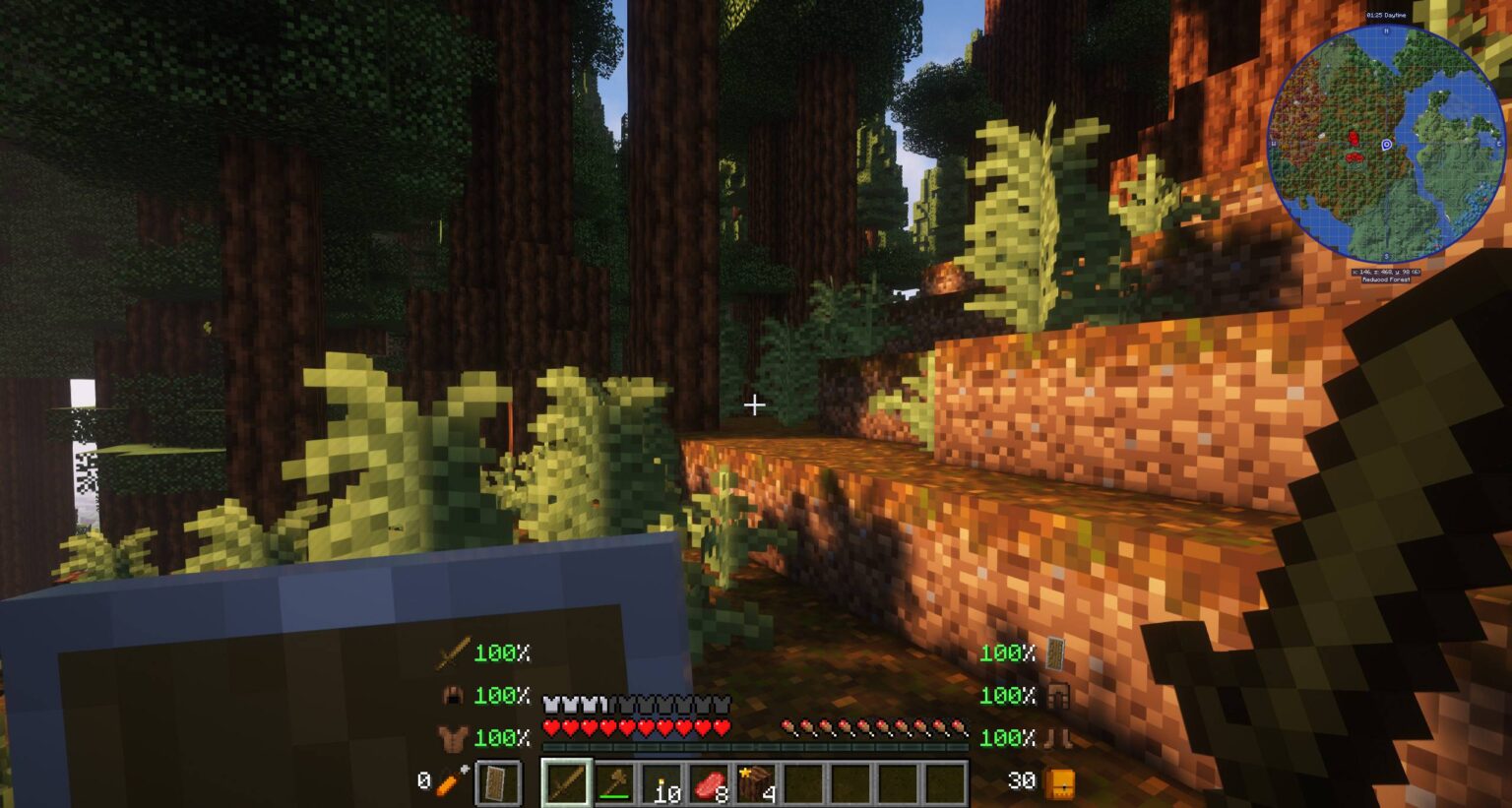Click the arrow icon showing 0 count
Screen dimensions: 1512x808
tap(445, 782)
